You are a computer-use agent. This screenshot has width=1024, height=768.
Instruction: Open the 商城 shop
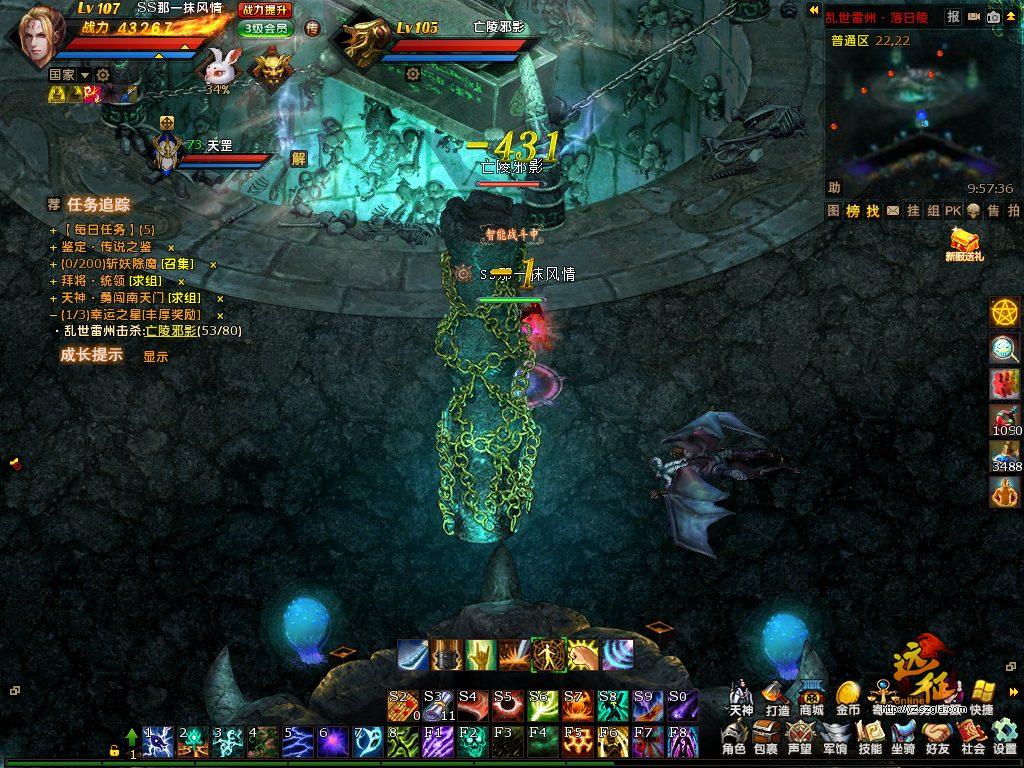tap(811, 697)
